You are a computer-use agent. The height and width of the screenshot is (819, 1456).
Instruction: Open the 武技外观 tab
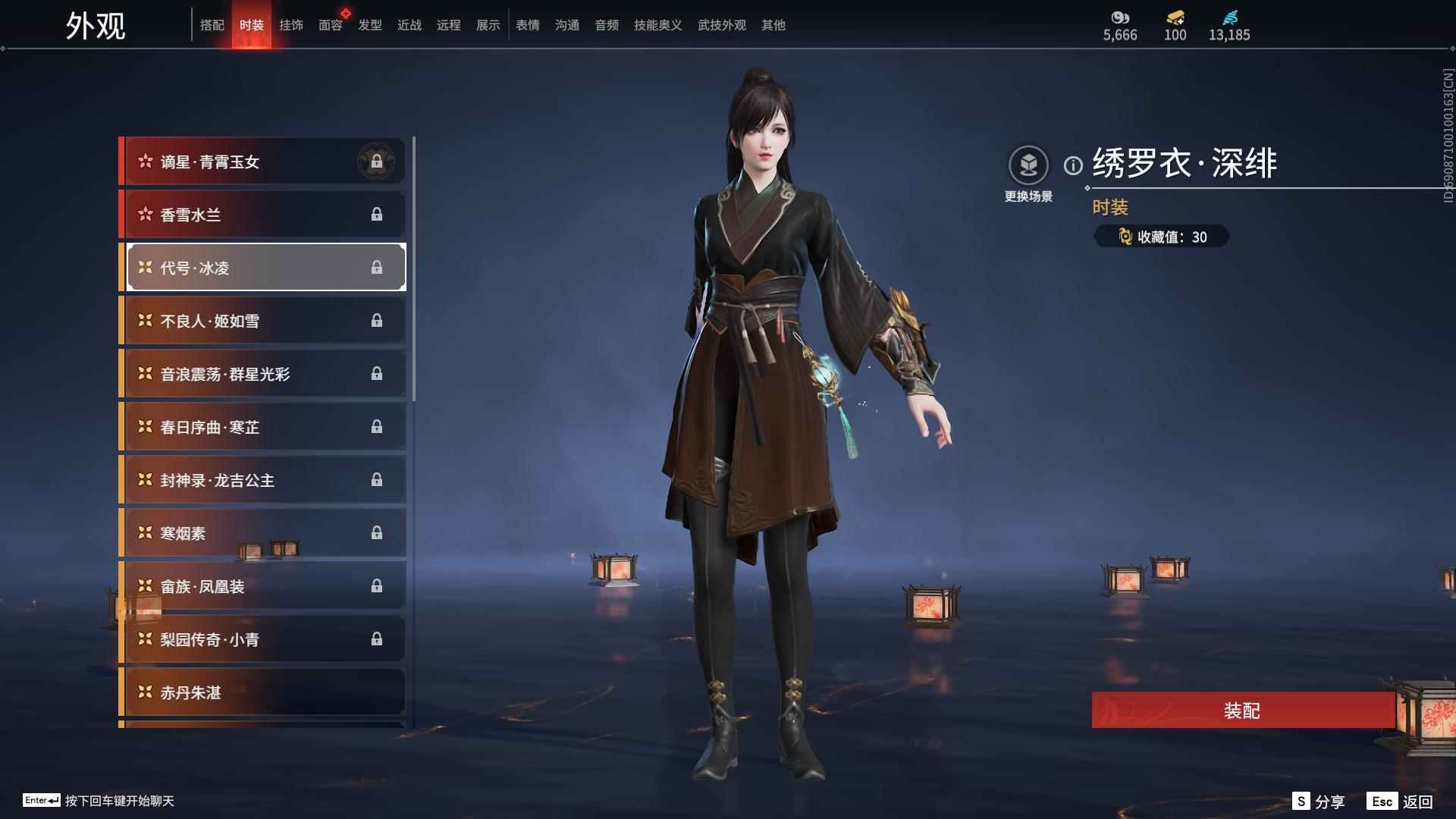(721, 24)
